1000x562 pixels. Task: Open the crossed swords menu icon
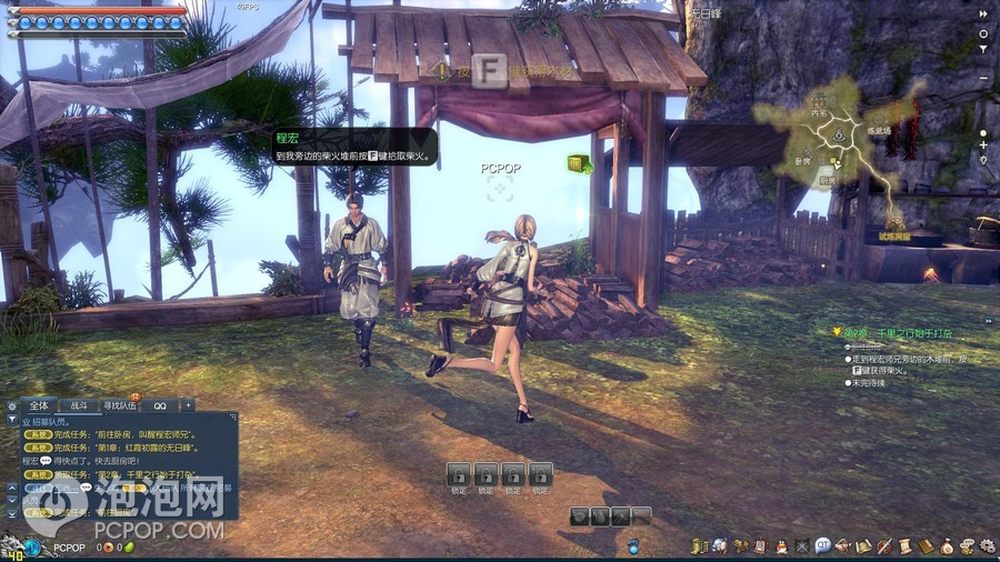pos(802,546)
